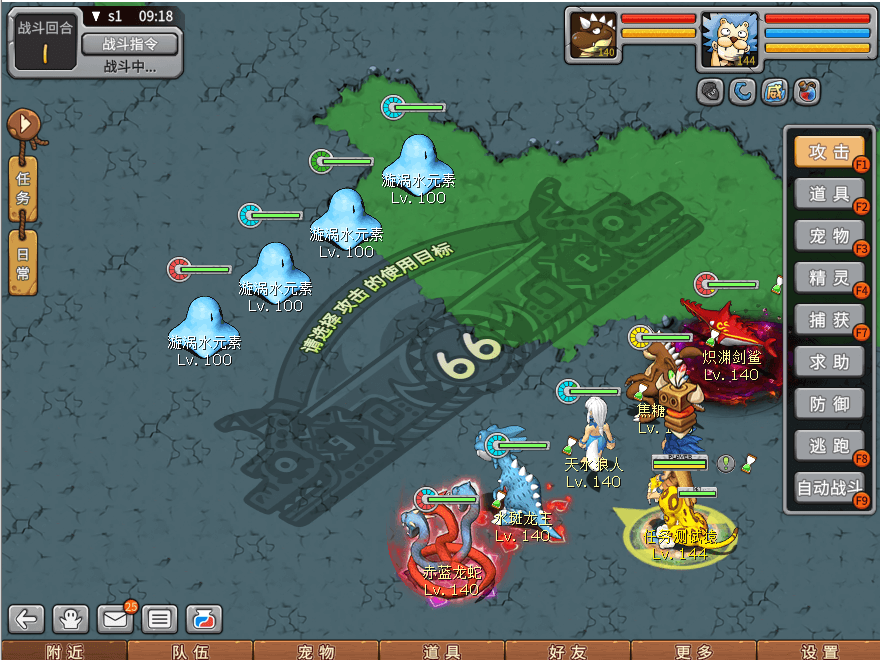Use the 求助 (Call for help) command
Viewport: 880px width, 660px height.
point(829,362)
